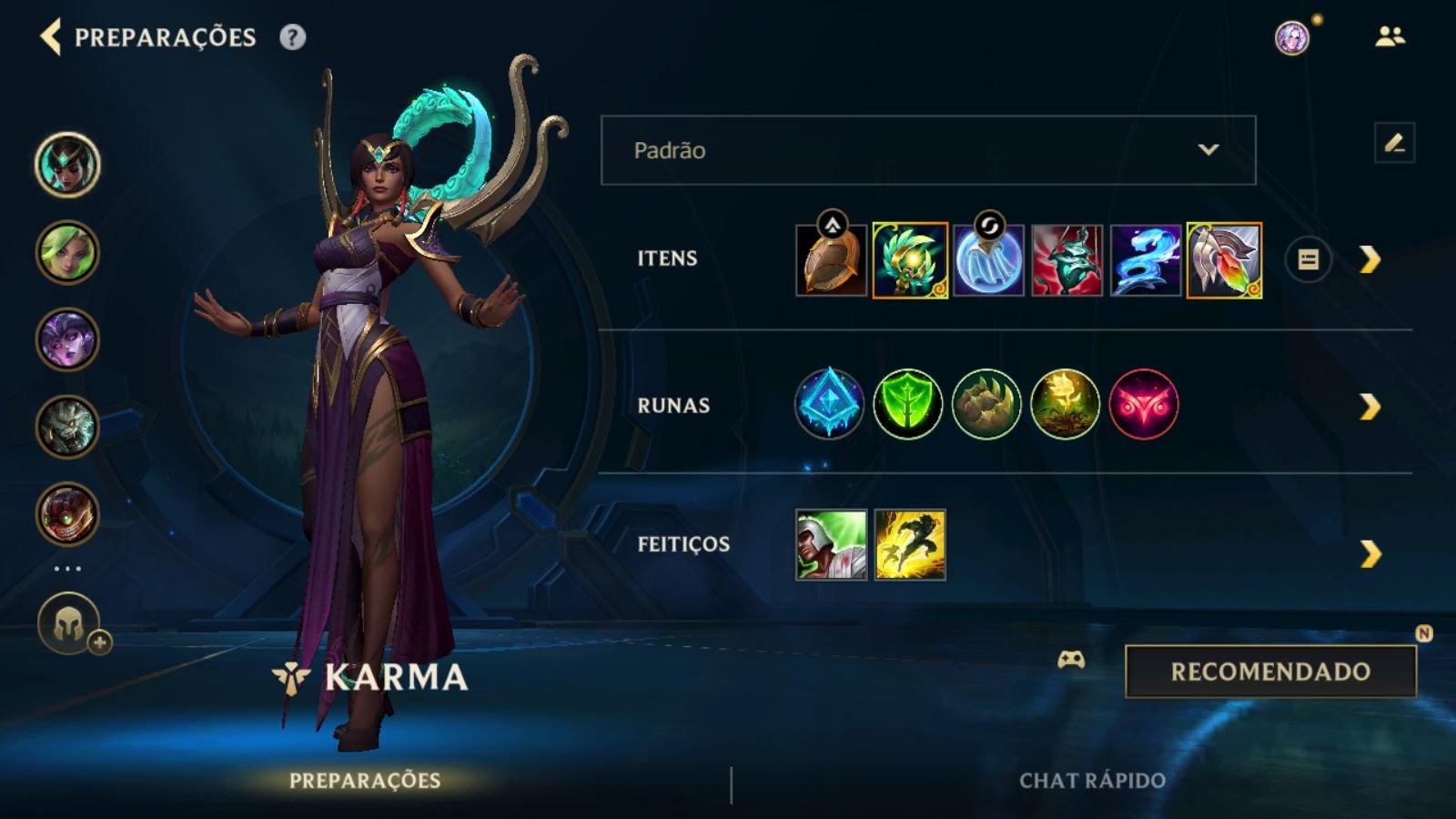1456x819 pixels.
Task: Expand the Feitiços section arrow
Action: [1370, 553]
